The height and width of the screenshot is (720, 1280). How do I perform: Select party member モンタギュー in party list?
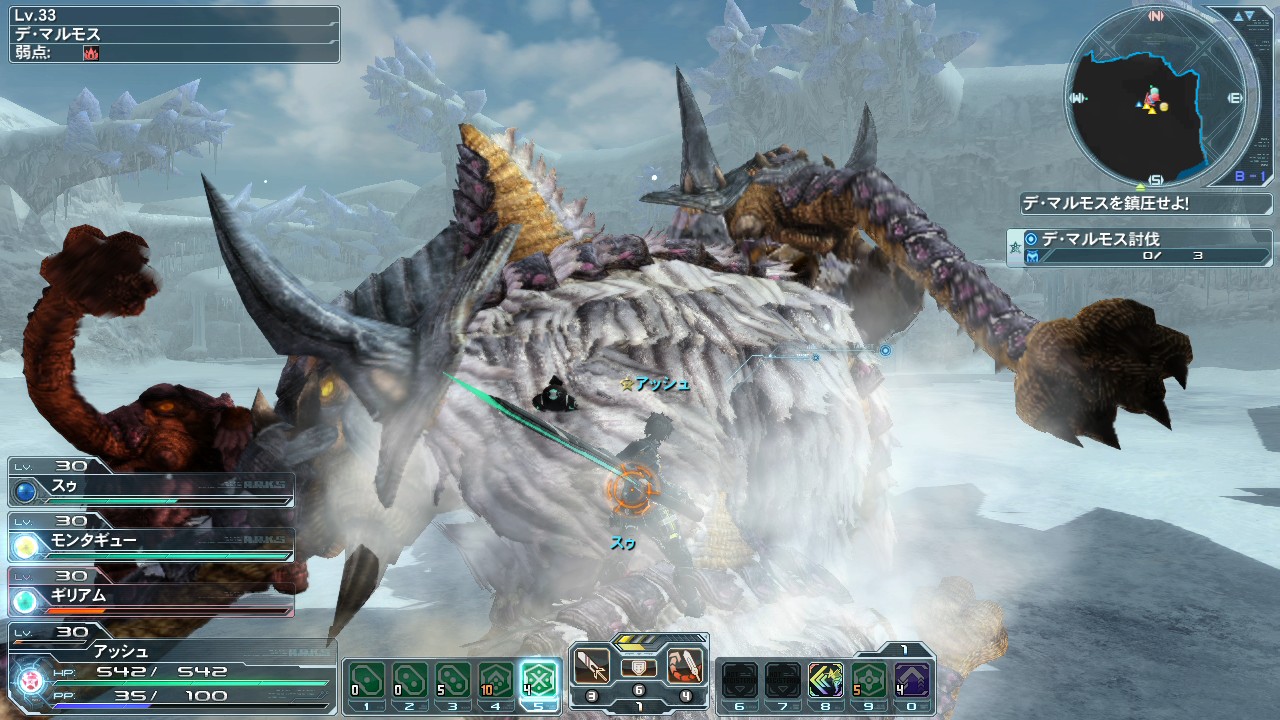(150, 543)
